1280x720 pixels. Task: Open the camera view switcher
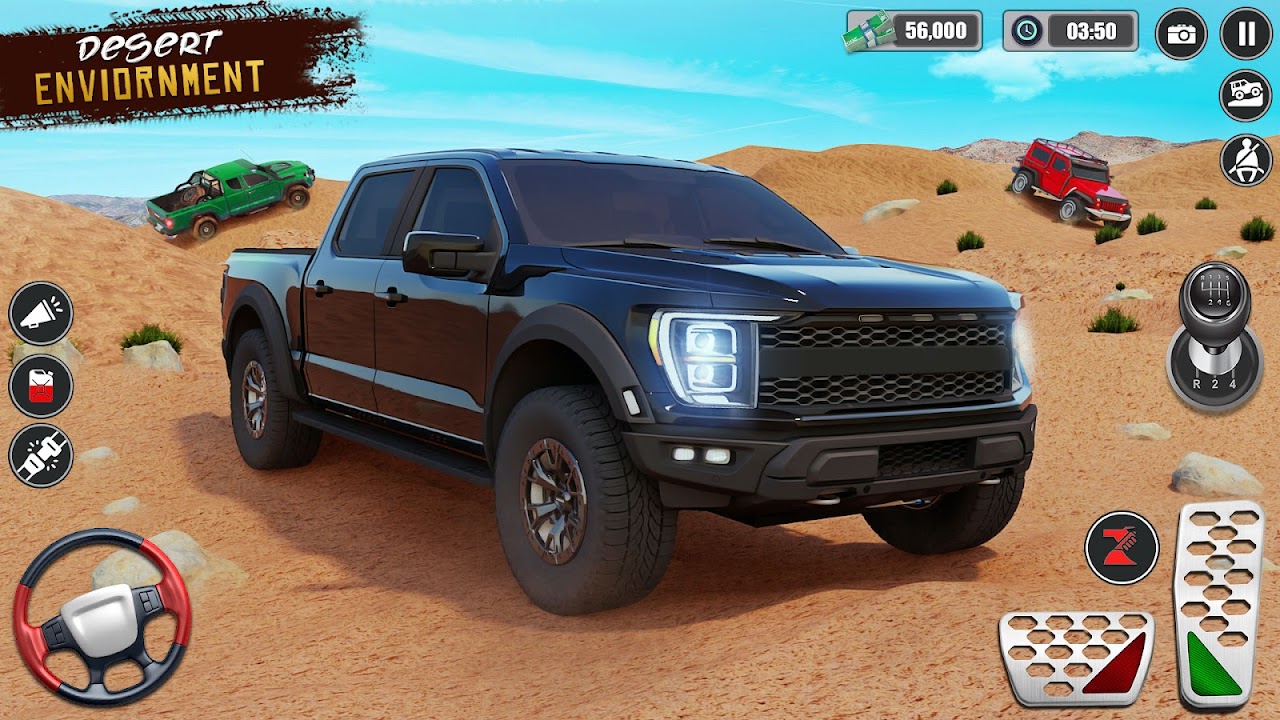[x=1180, y=33]
